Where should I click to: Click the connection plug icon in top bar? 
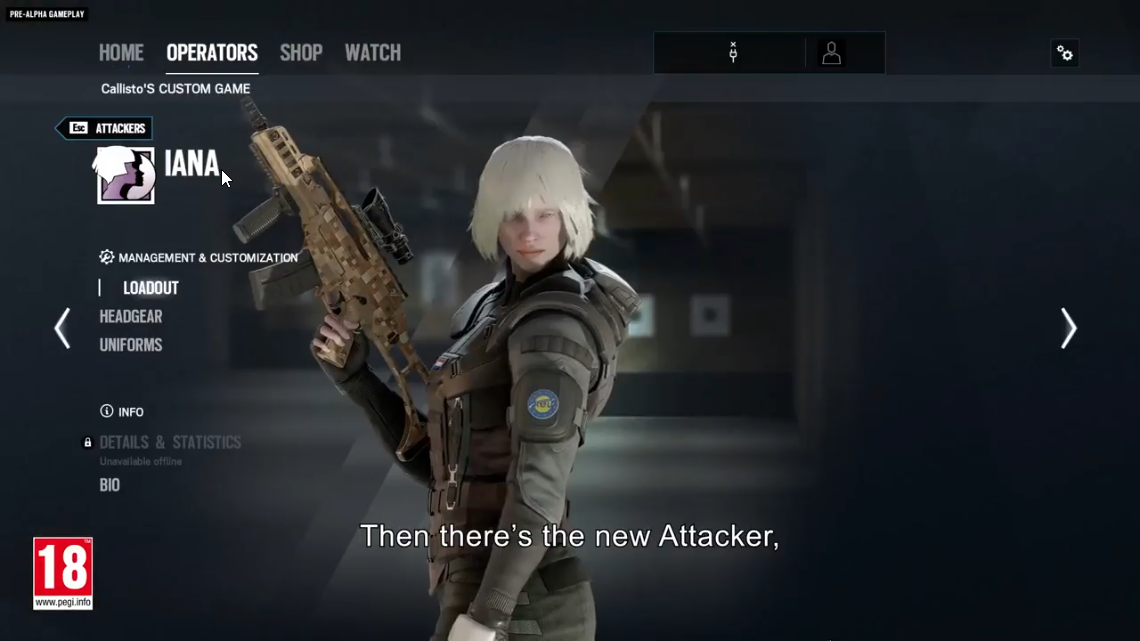[733, 53]
